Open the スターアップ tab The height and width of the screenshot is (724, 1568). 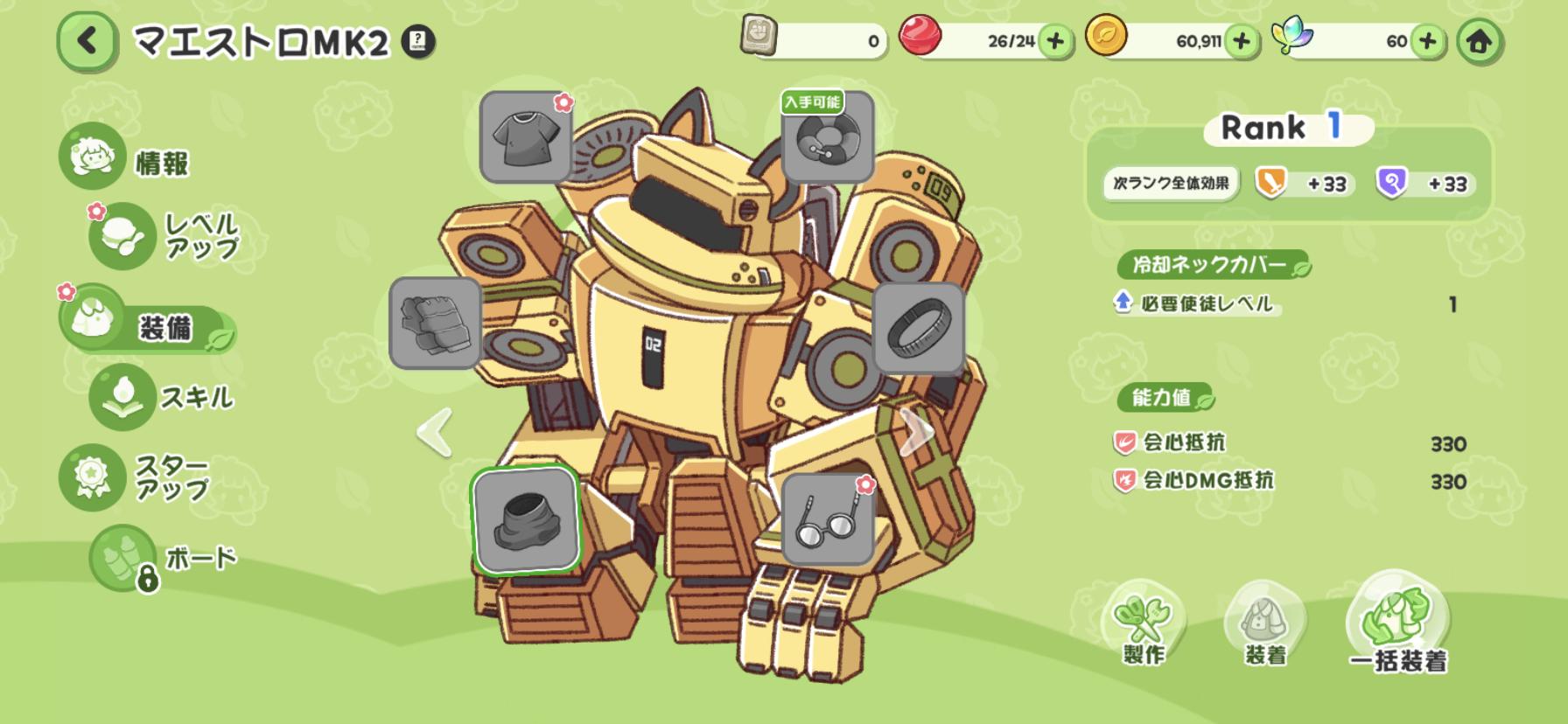click(136, 477)
